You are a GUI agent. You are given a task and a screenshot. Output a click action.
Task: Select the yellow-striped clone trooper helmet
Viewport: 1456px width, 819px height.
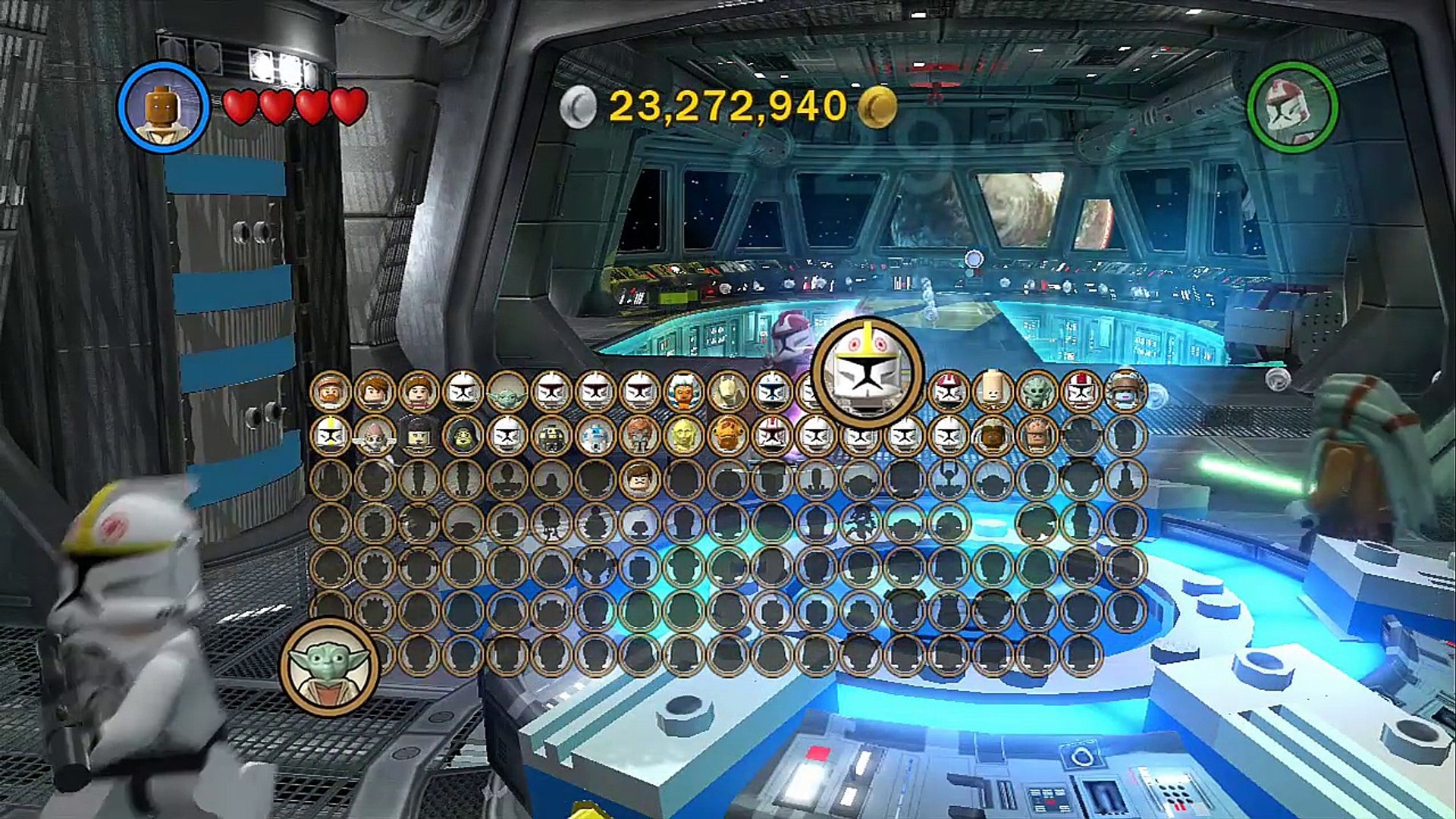[331, 436]
